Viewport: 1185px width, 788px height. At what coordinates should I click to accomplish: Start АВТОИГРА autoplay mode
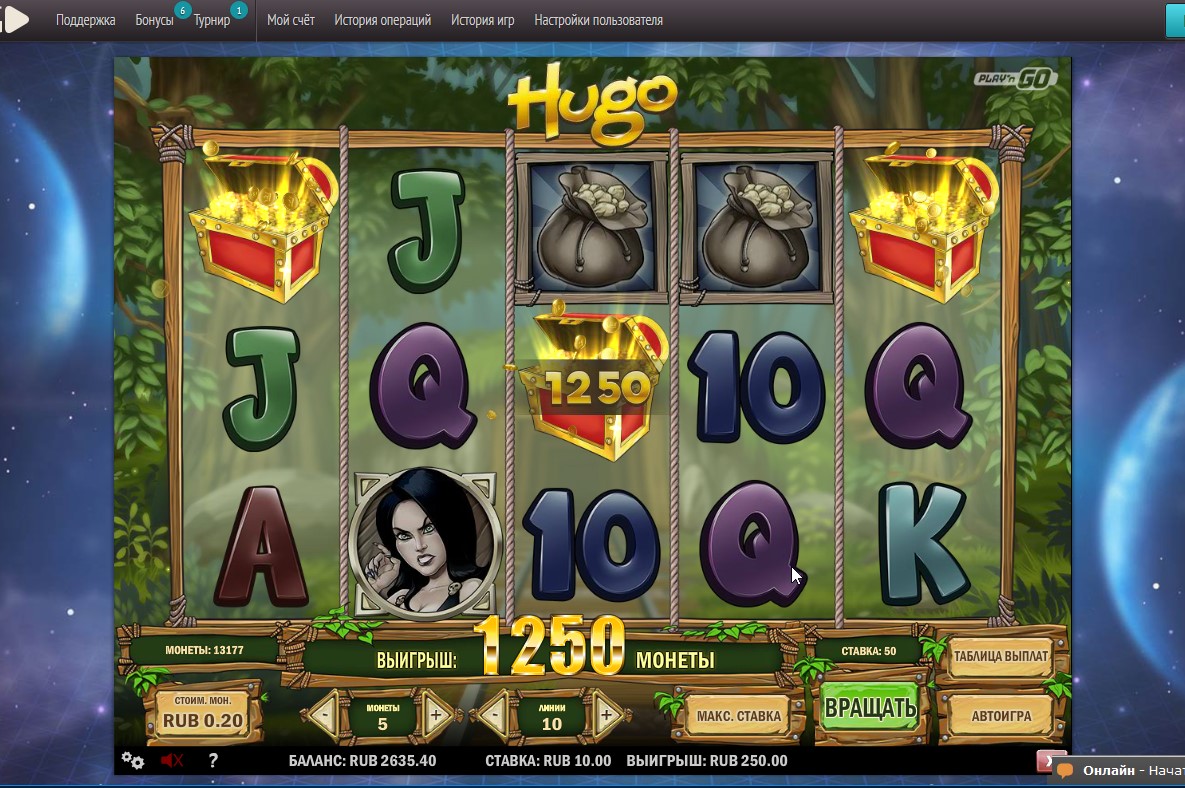click(x=1000, y=716)
